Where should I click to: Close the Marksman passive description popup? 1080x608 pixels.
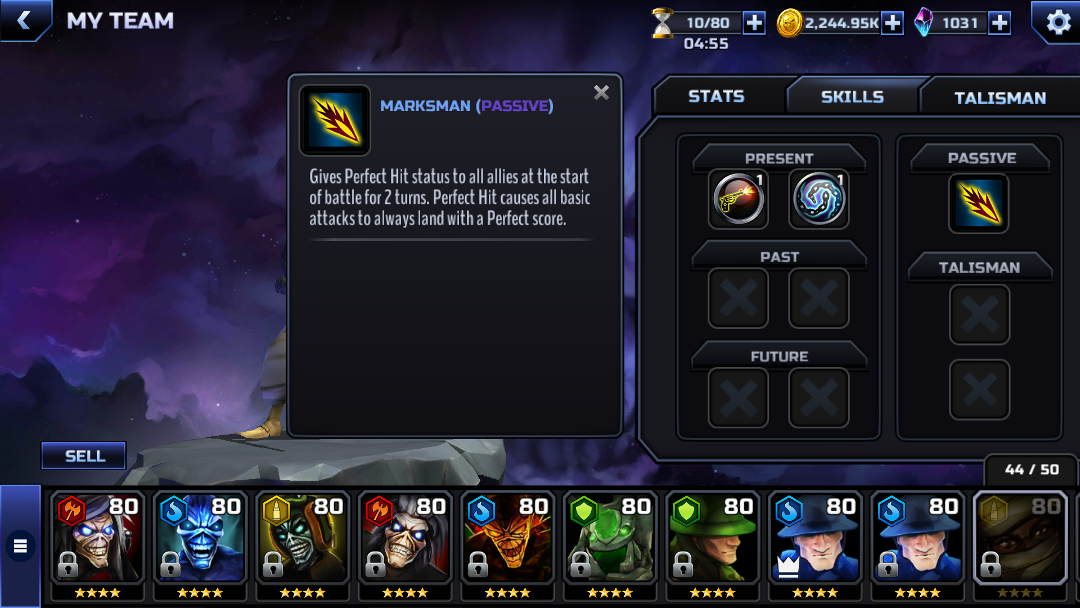point(601,93)
